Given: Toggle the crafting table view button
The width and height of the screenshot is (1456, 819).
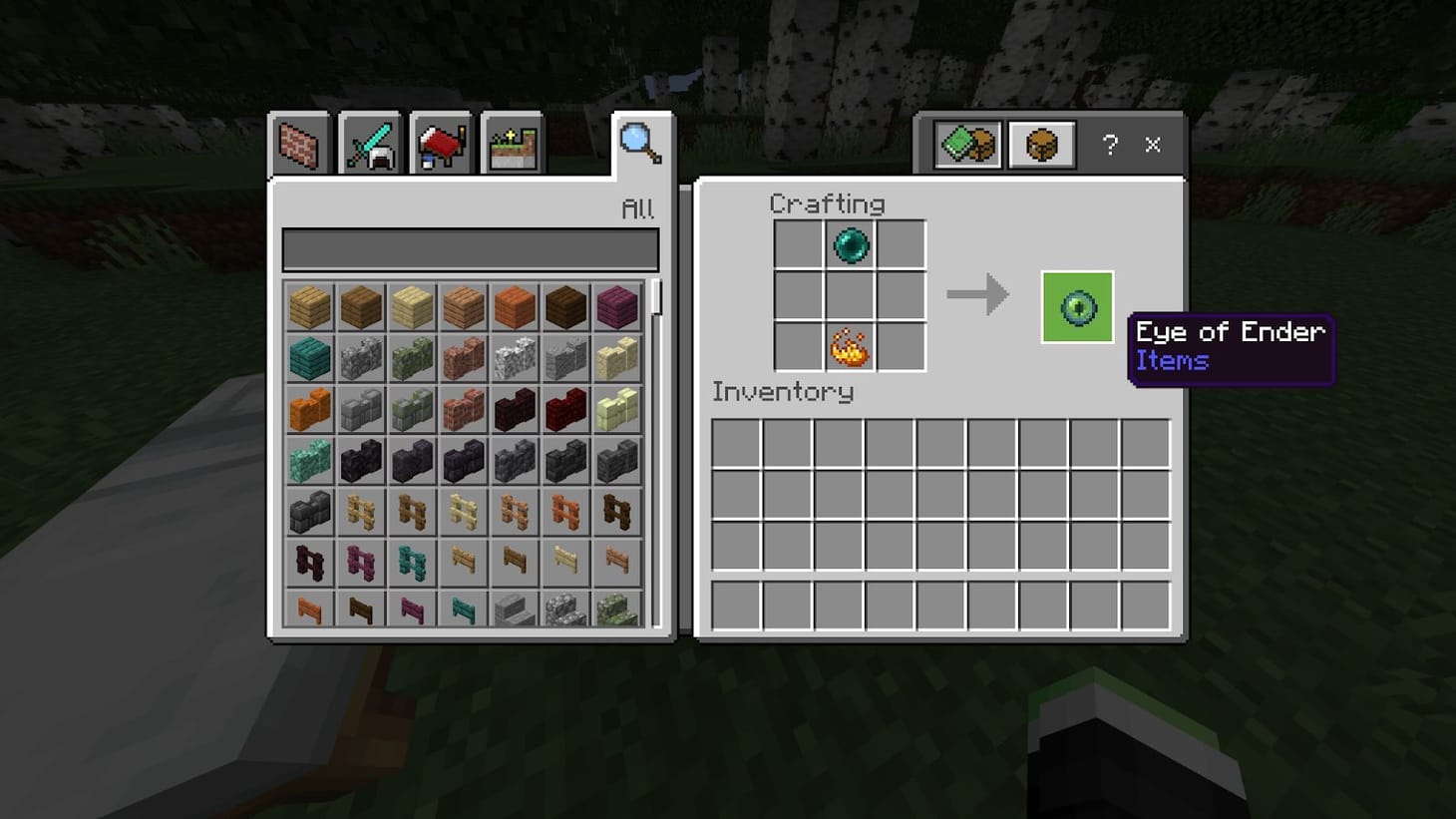Looking at the screenshot, I should [x=1041, y=144].
